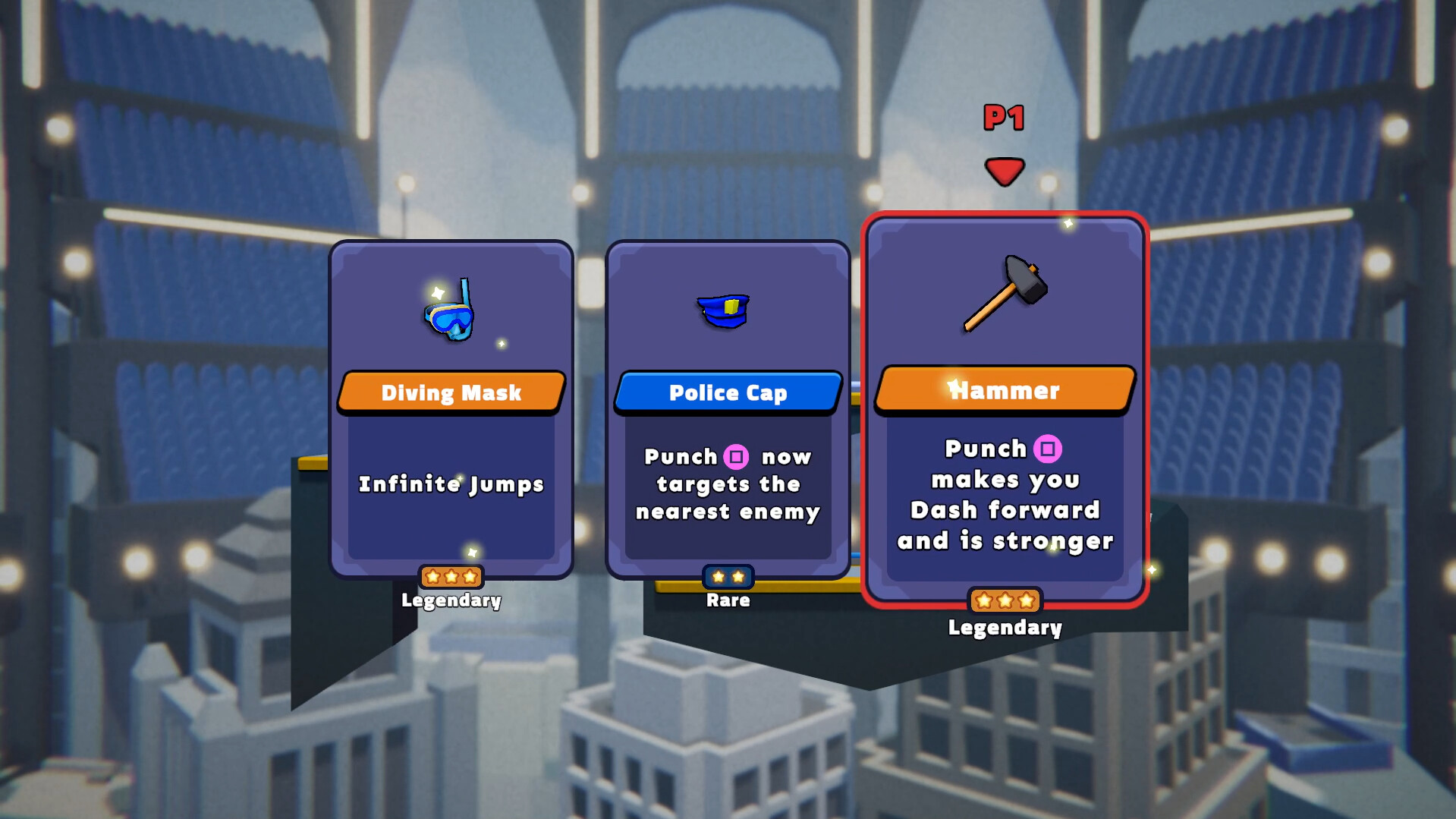
Task: Click the three-star rating on the Hammer card
Action: [1005, 600]
